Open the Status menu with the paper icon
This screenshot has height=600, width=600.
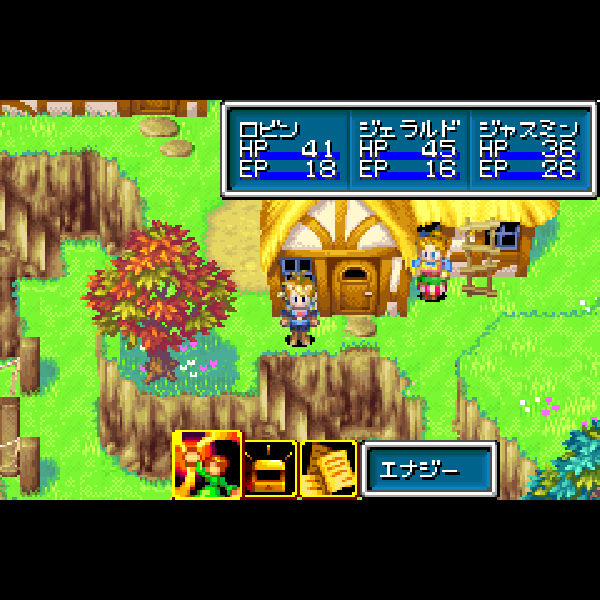click(328, 468)
